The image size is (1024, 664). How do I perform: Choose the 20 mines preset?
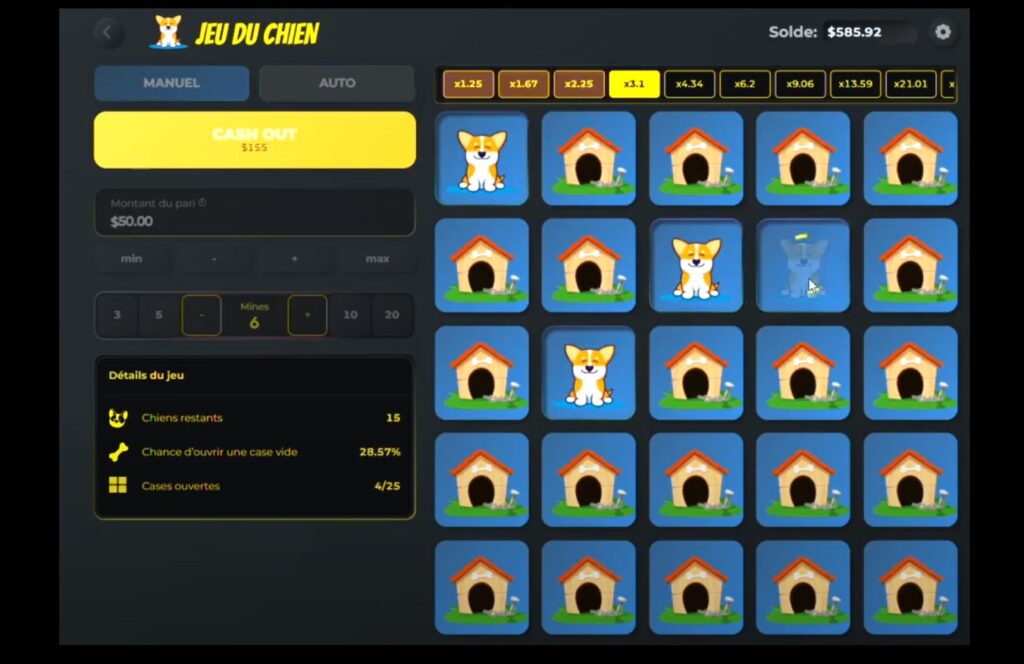coord(392,315)
